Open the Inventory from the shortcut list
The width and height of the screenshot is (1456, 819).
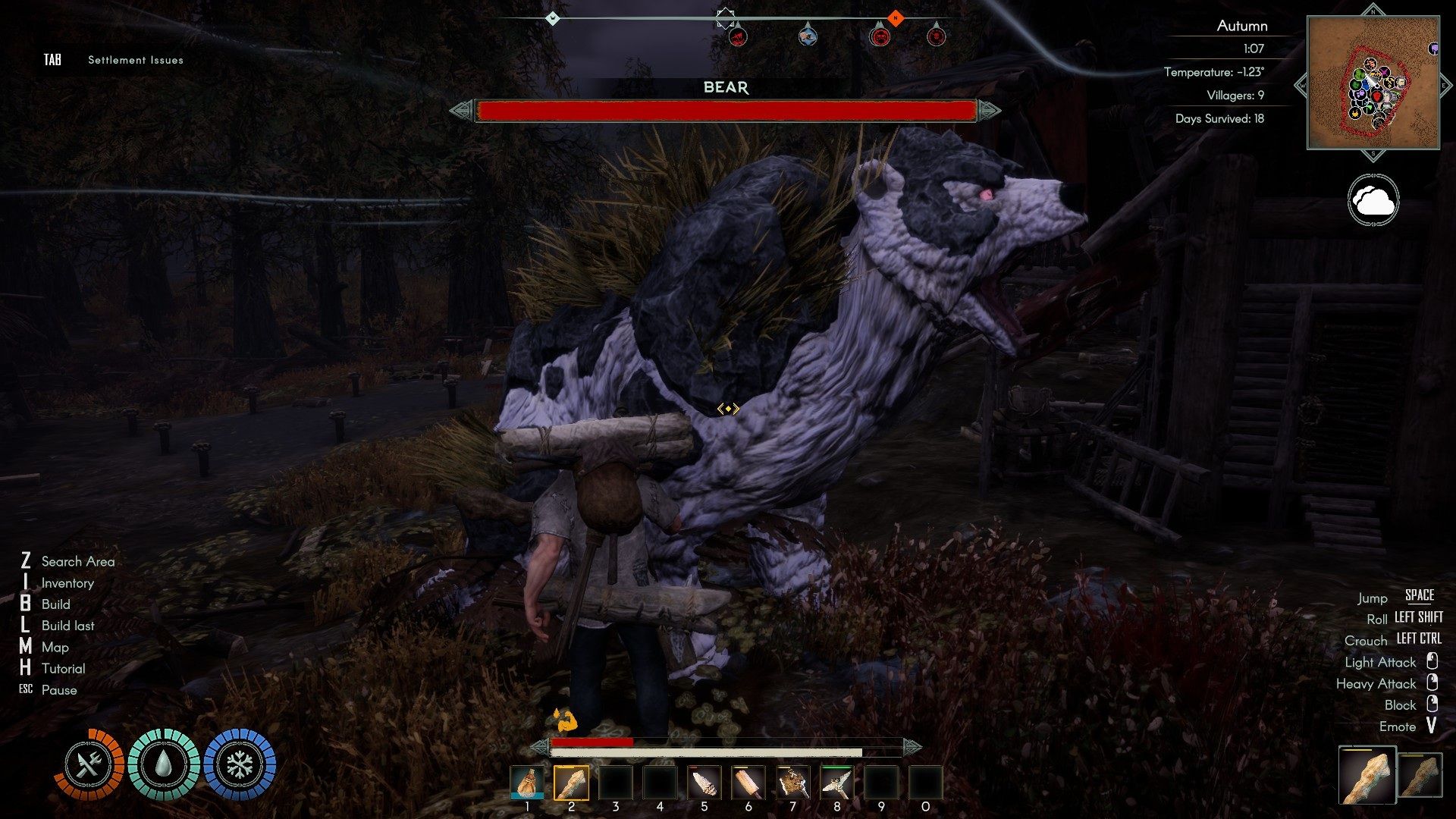[67, 583]
